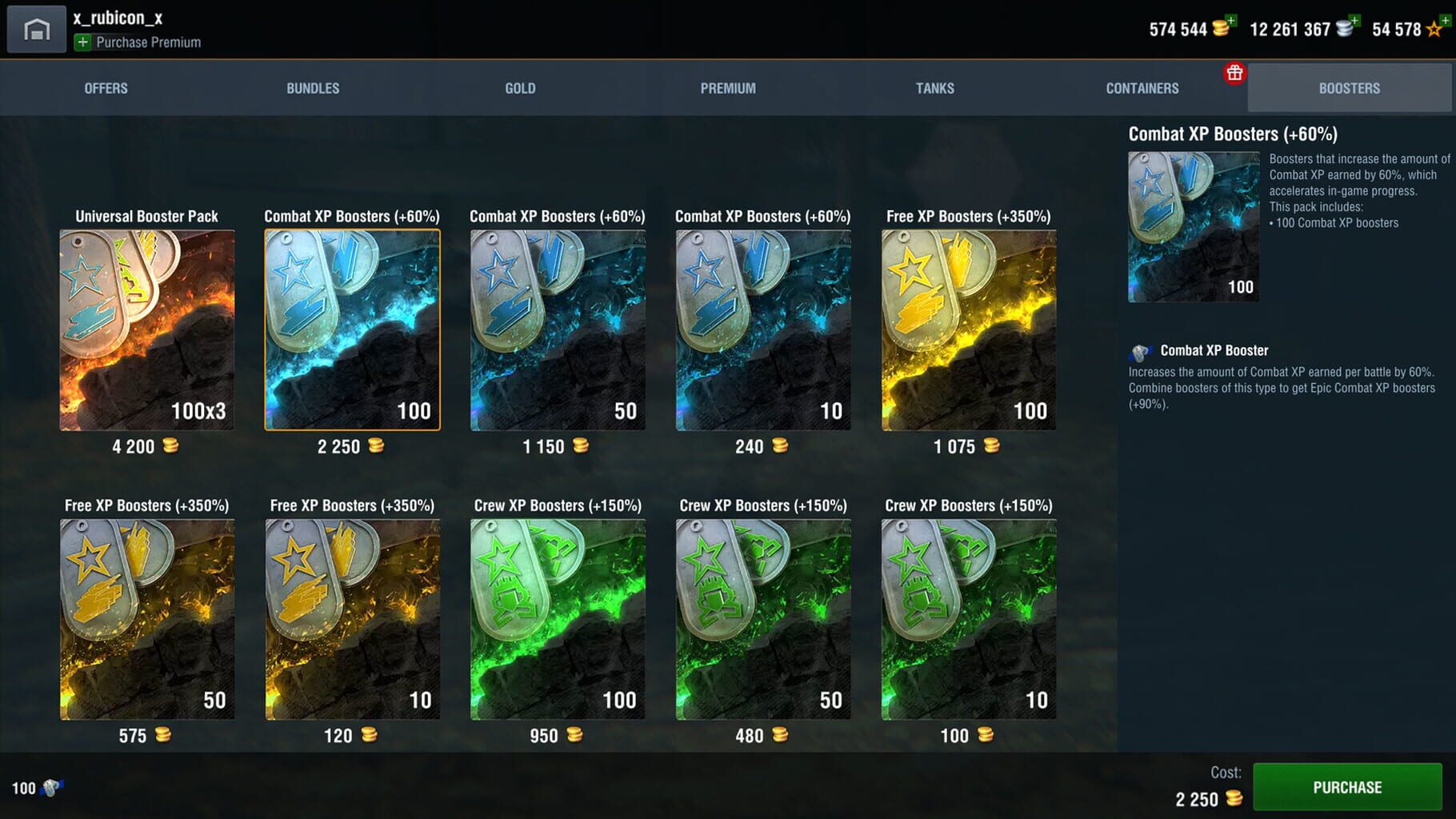The width and height of the screenshot is (1456, 819).
Task: Click Purchase Premium under the username
Action: click(146, 43)
